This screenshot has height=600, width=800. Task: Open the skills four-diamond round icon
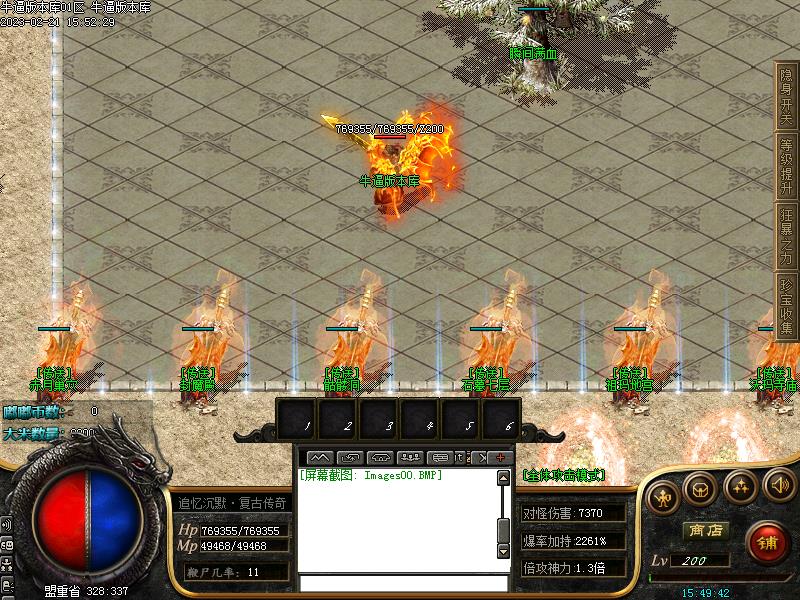tap(740, 487)
